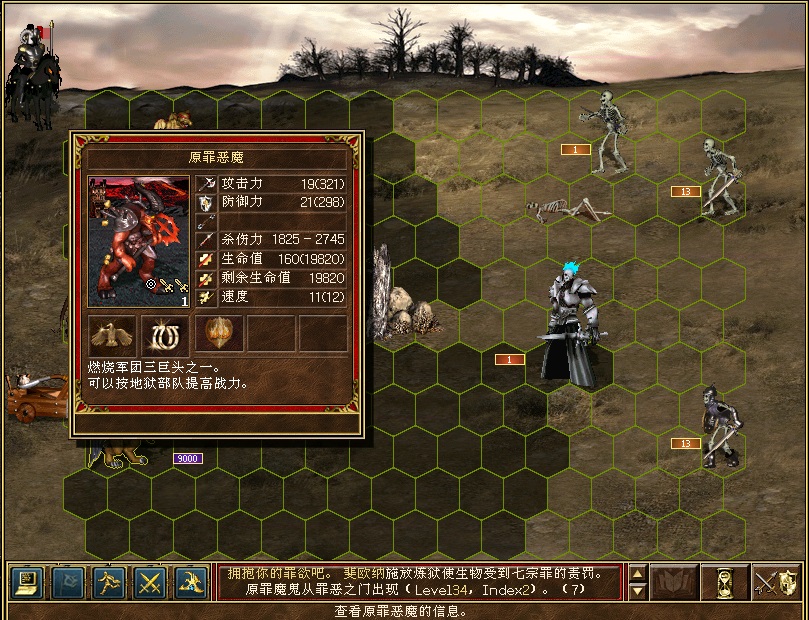Viewport: 809px width, 620px height.
Task: Click the golden horseshoe luck icon
Action: coord(165,333)
